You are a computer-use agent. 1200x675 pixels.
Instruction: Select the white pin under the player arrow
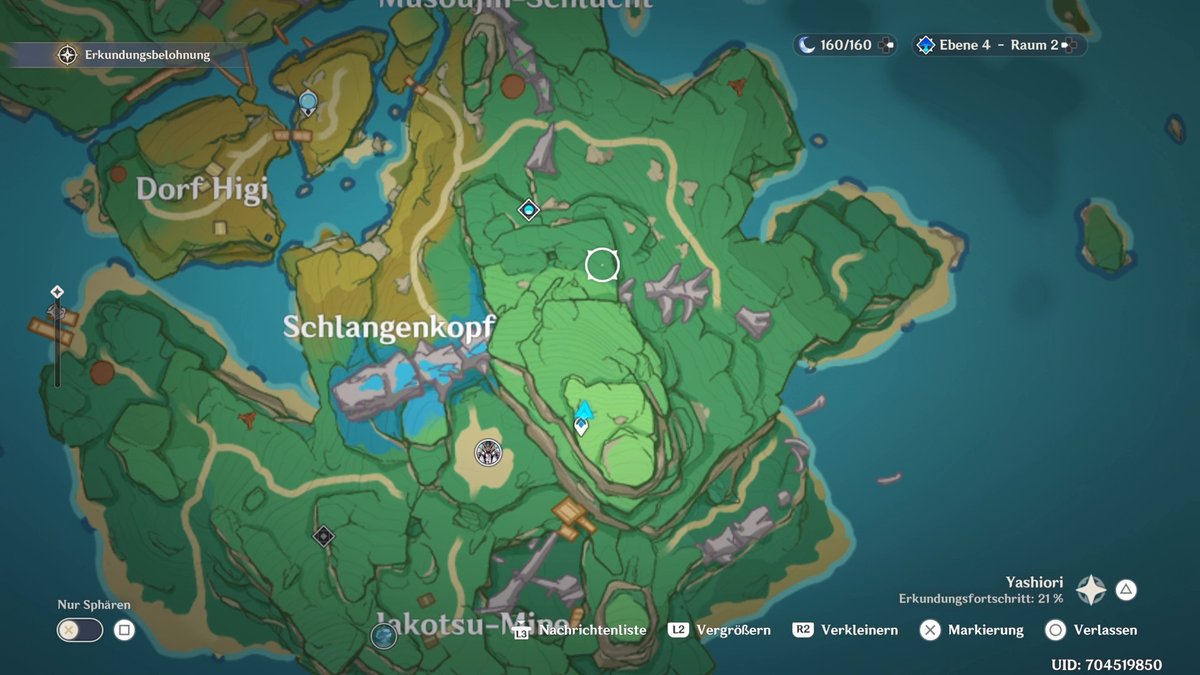pos(581,427)
